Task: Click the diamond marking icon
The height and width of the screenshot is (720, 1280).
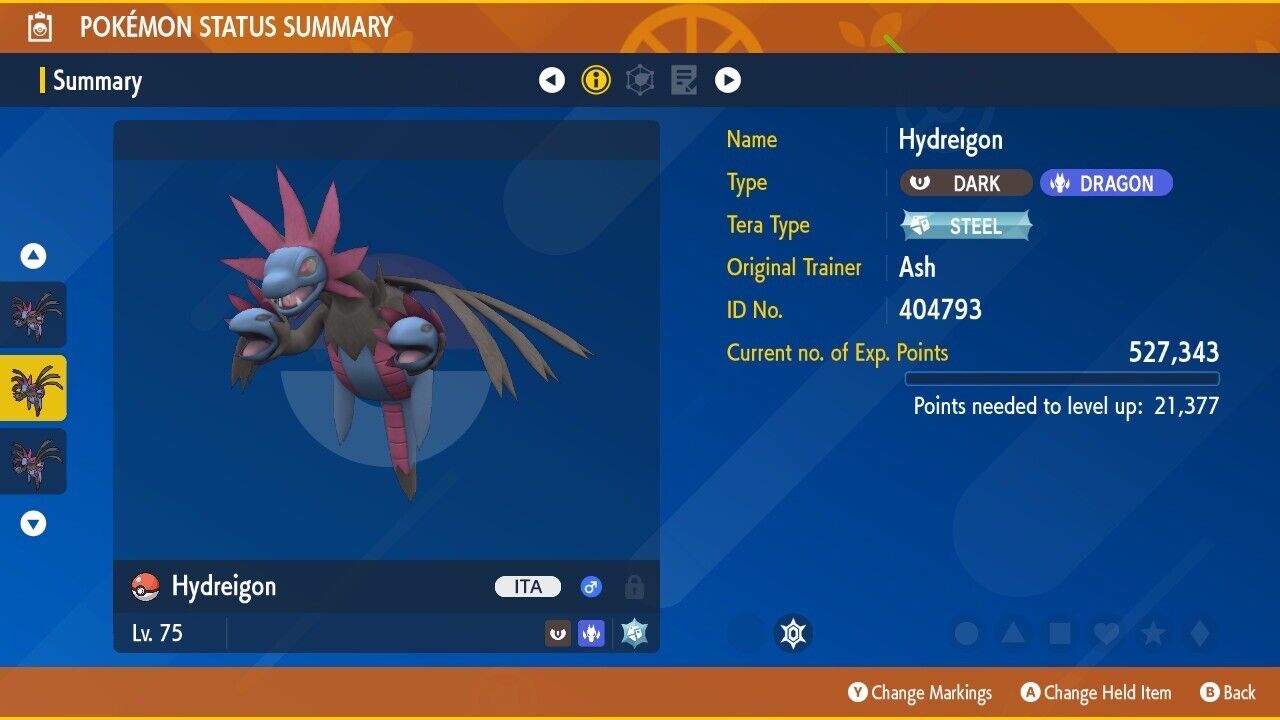Action: (x=1200, y=633)
